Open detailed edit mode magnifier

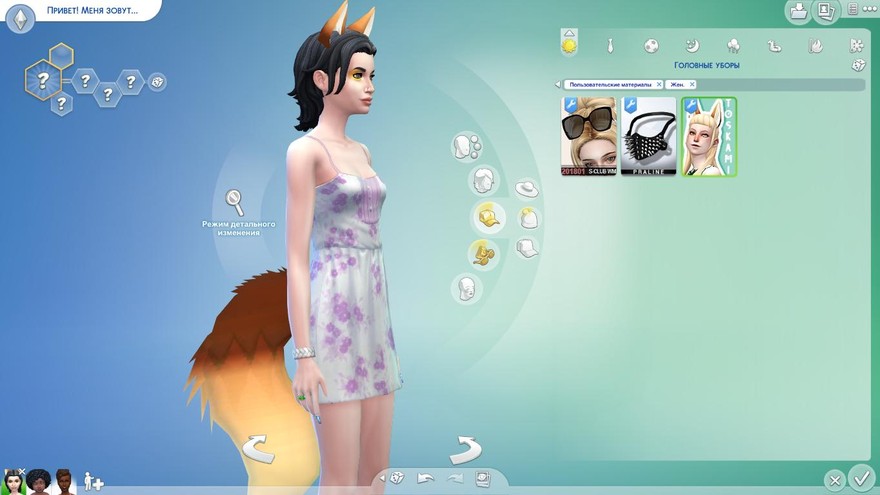click(235, 203)
